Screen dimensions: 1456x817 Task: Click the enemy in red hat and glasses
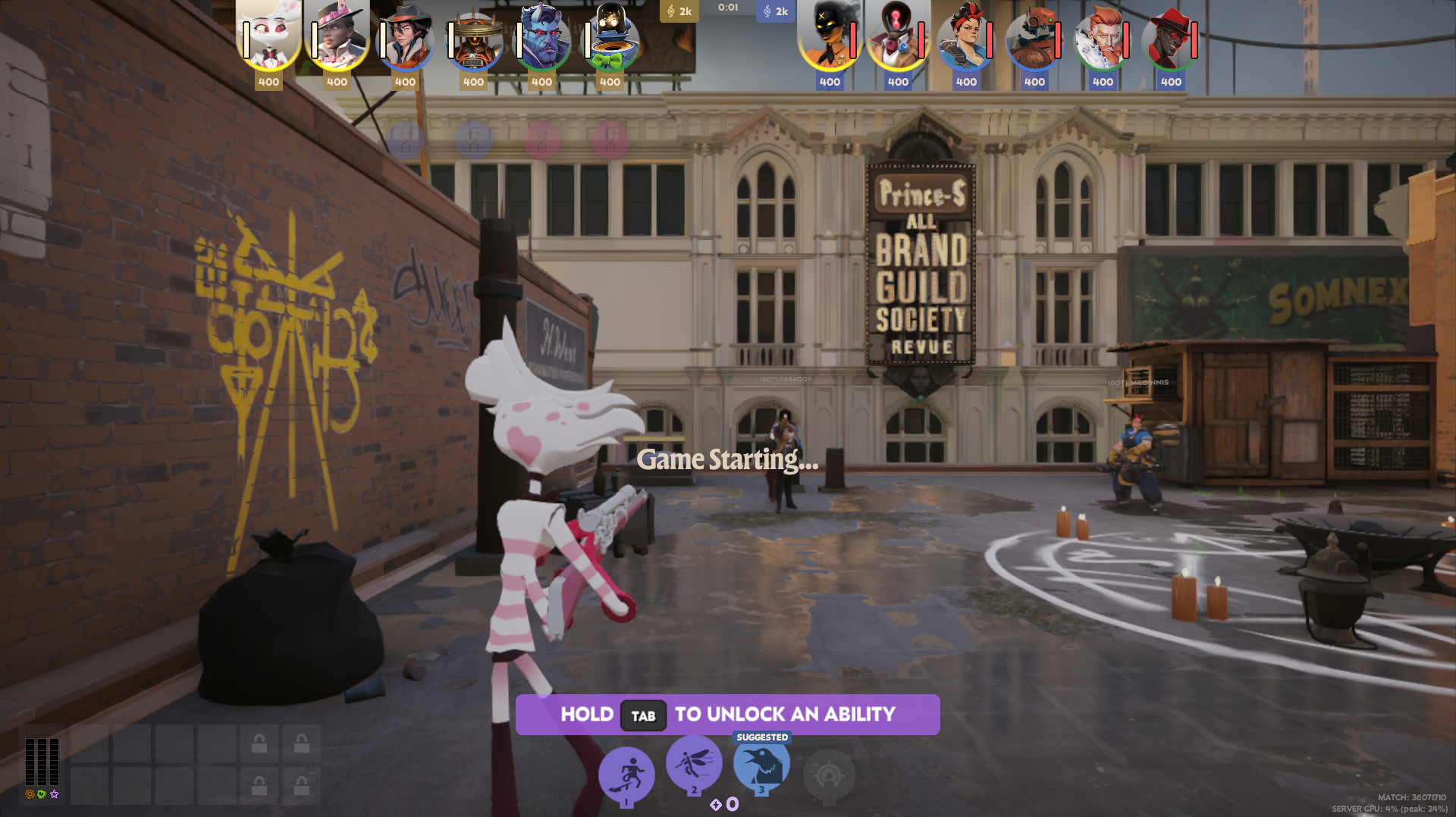point(1172,36)
